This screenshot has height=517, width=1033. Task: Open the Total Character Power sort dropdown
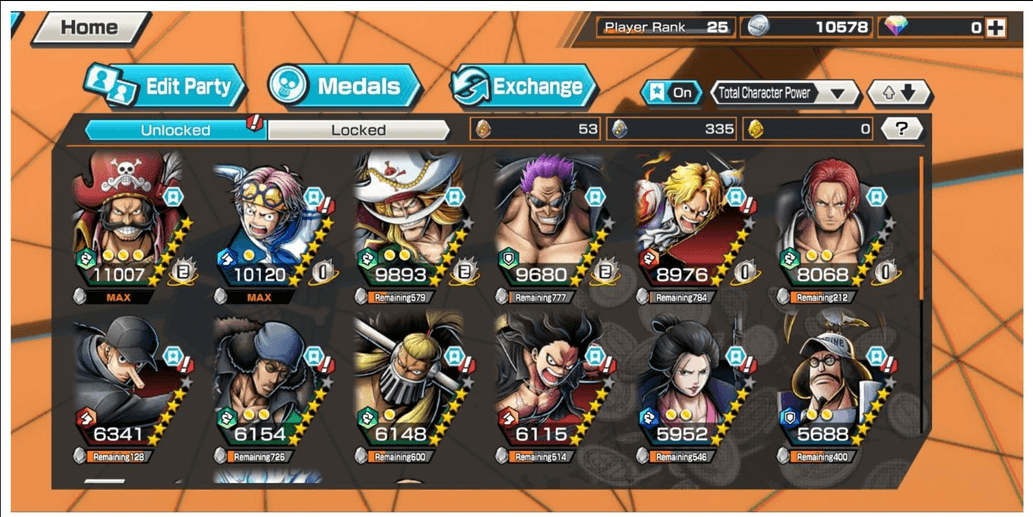point(785,93)
